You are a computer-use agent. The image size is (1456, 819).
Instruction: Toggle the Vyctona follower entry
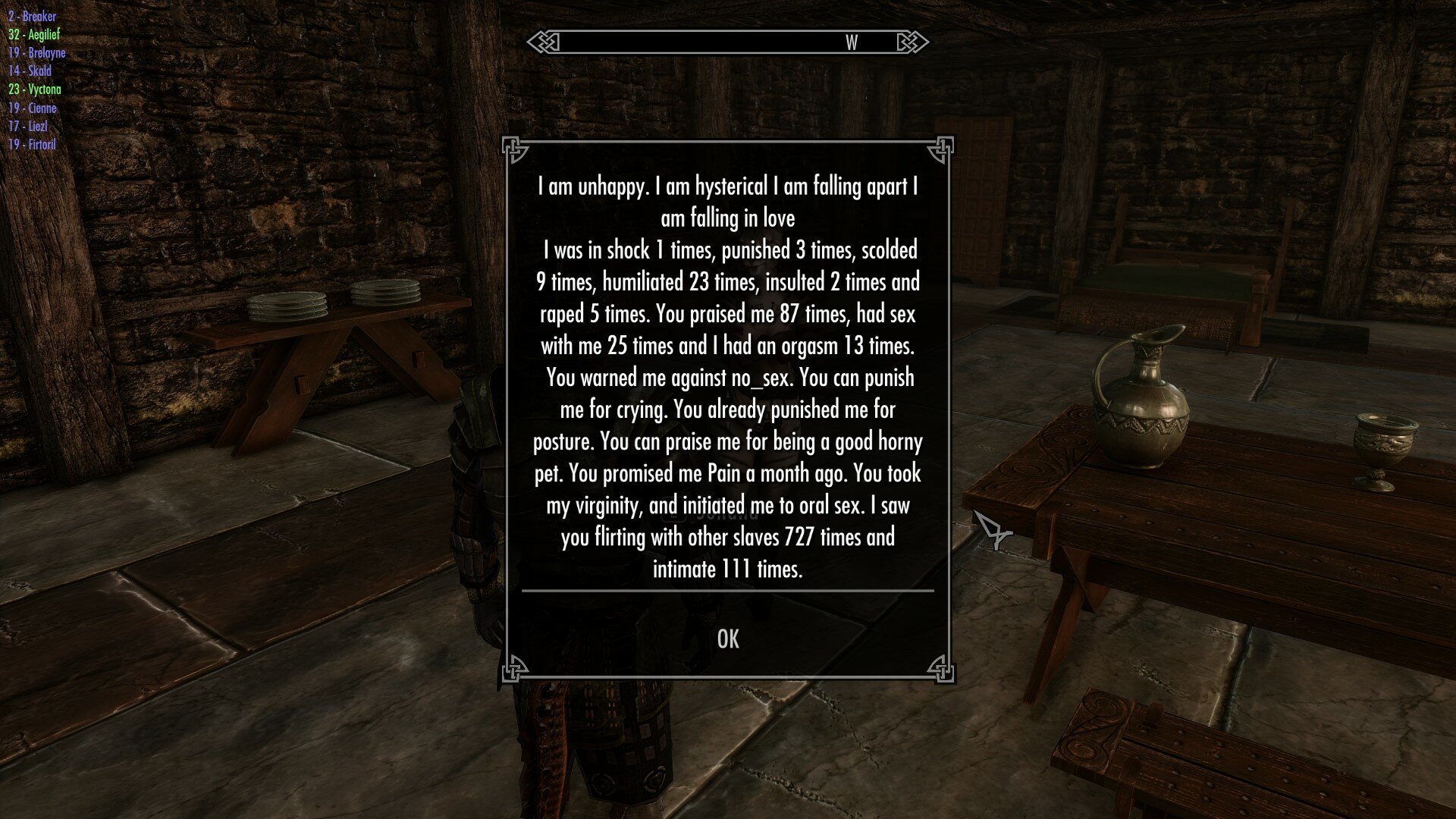click(x=37, y=89)
